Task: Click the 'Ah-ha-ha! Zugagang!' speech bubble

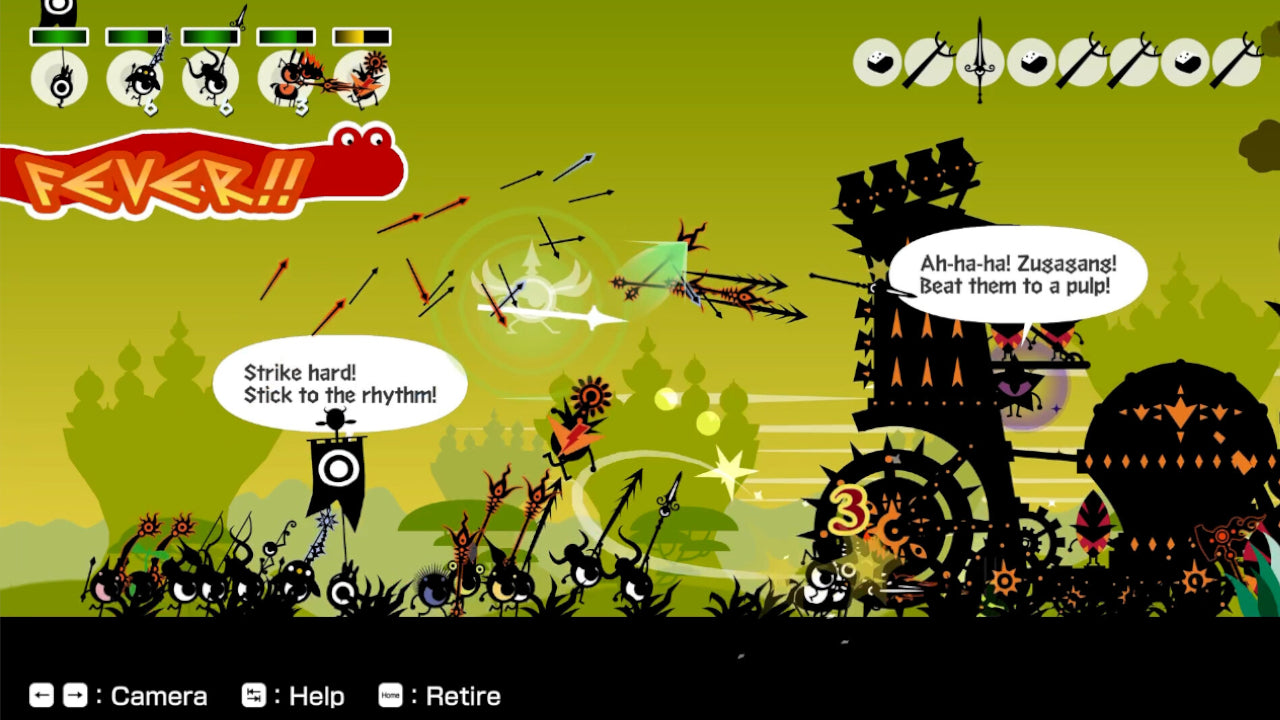Action: (x=1020, y=275)
